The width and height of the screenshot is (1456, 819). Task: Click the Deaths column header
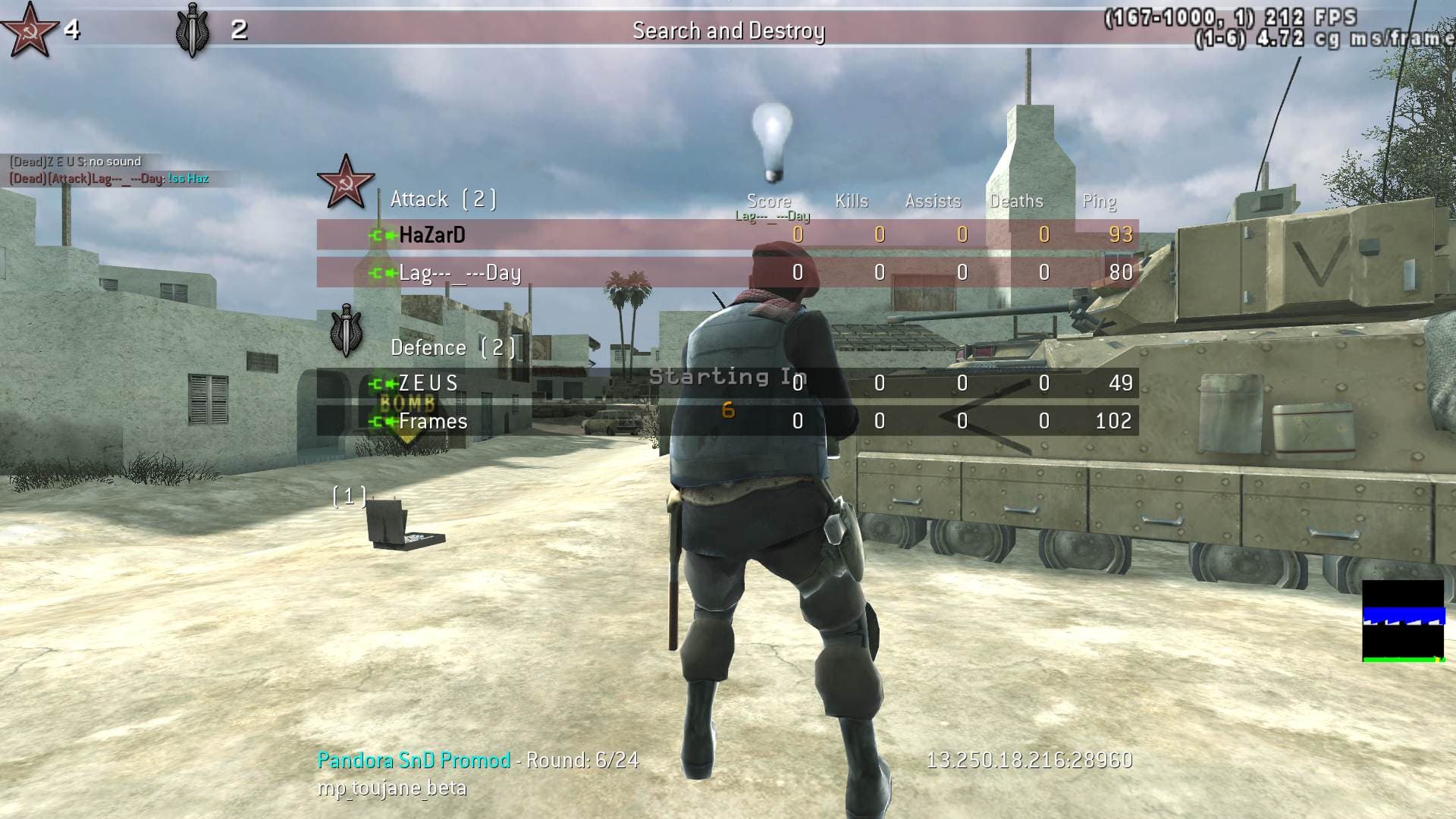pyautogui.click(x=1016, y=201)
